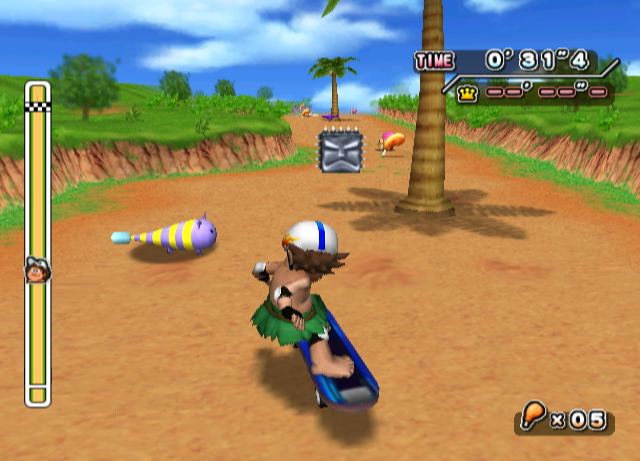The width and height of the screenshot is (640, 461).
Task: Select the gold crown best-time icon
Action: click(466, 92)
